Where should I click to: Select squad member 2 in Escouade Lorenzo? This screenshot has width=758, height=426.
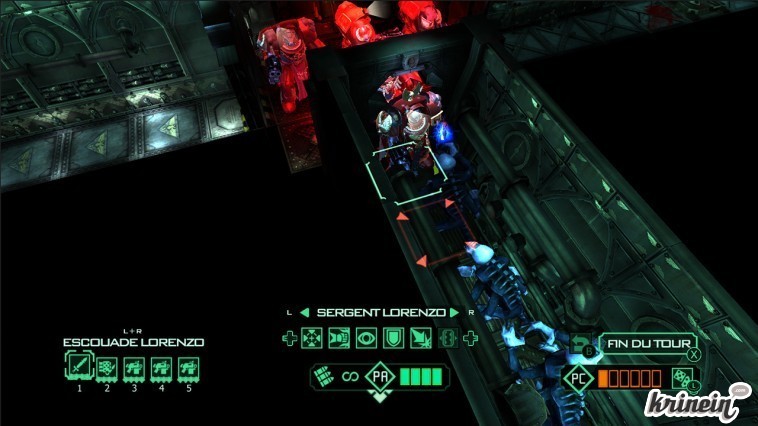pos(106,369)
